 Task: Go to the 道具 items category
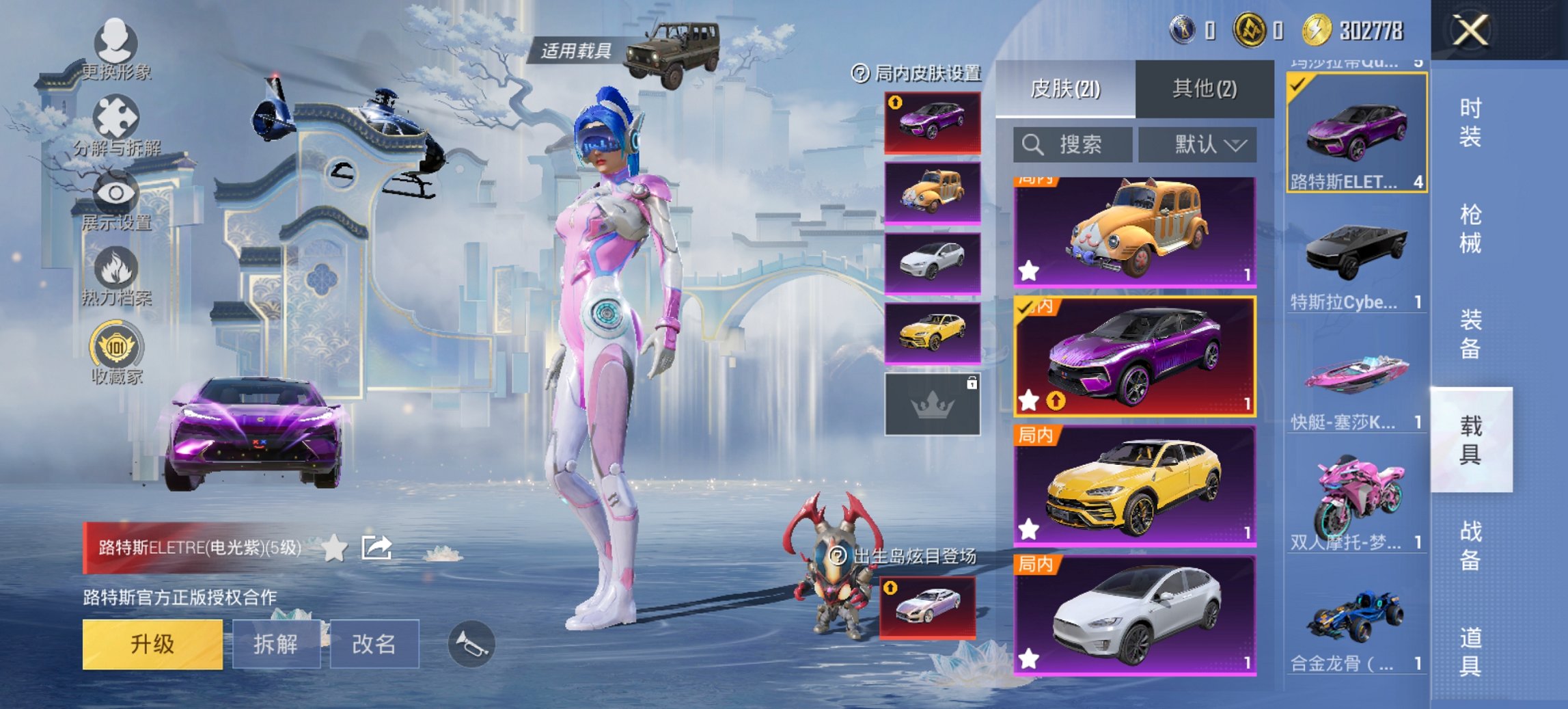click(x=1470, y=652)
